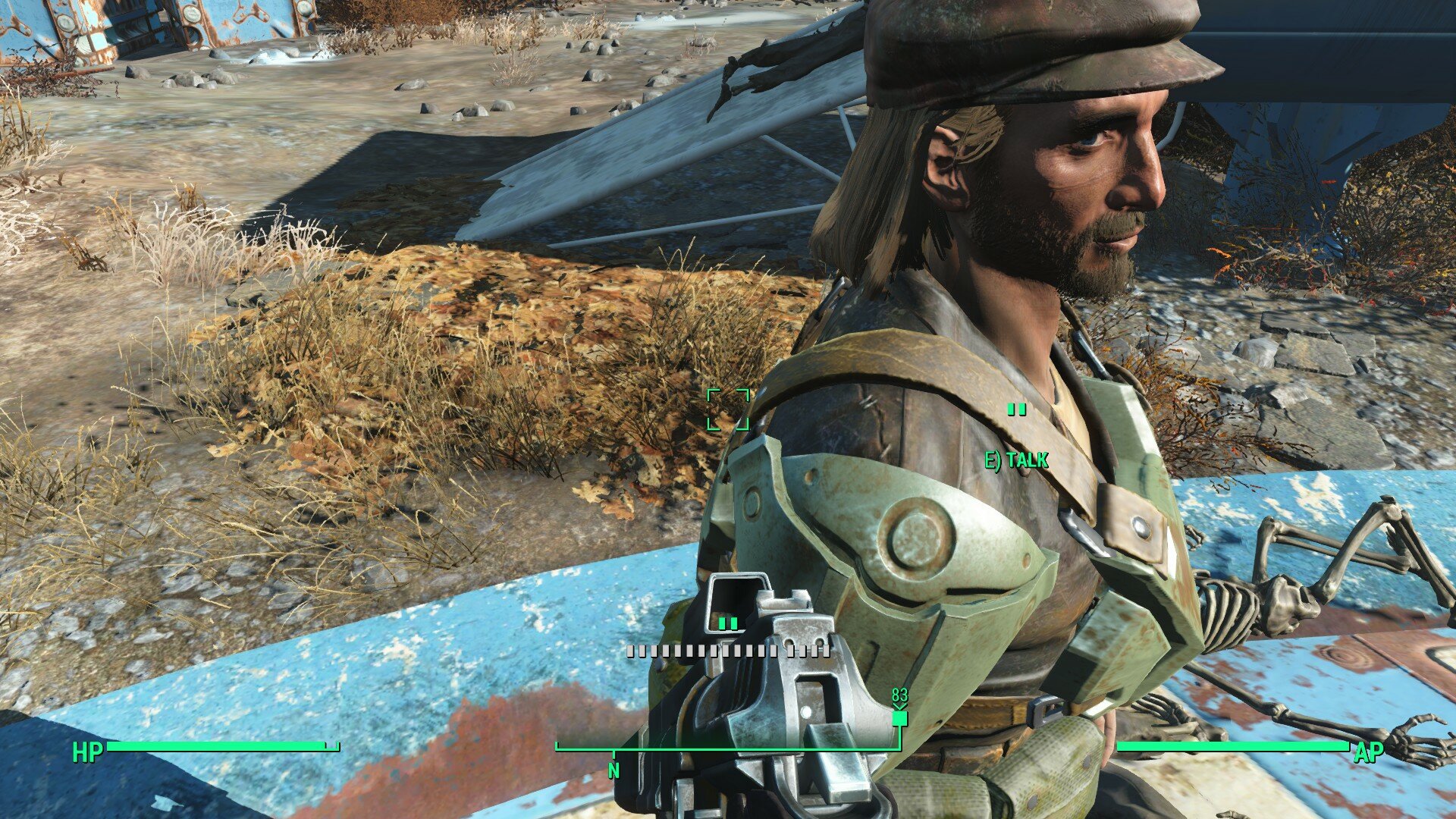This screenshot has width=1456, height=819.
Task: Click the TALK text next to the E key hint
Action: 1030,458
